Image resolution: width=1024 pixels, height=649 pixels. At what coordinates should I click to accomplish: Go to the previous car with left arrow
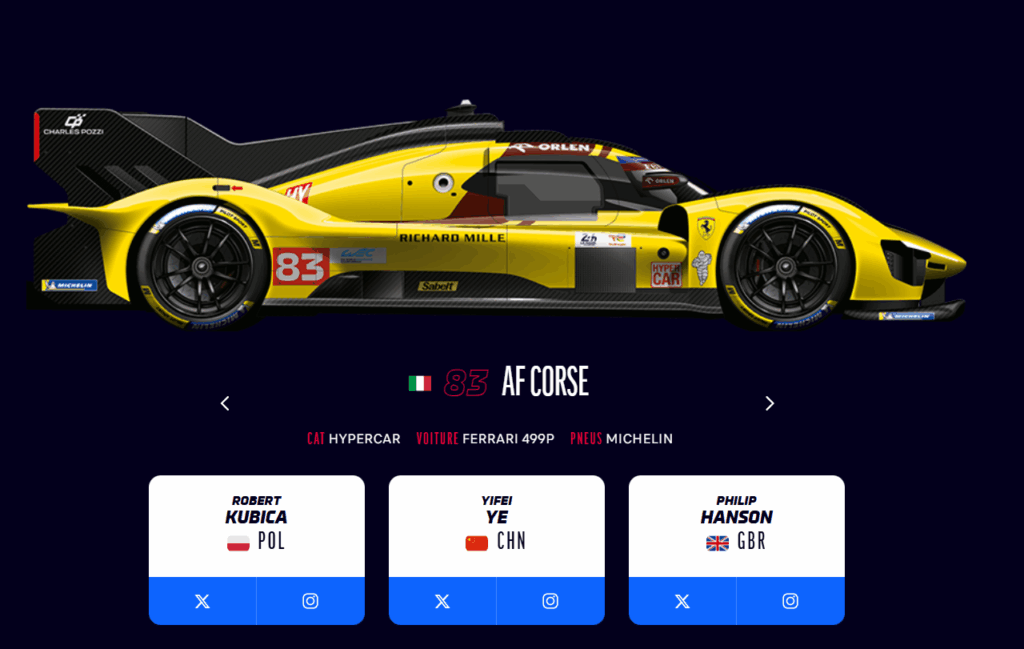coord(225,403)
